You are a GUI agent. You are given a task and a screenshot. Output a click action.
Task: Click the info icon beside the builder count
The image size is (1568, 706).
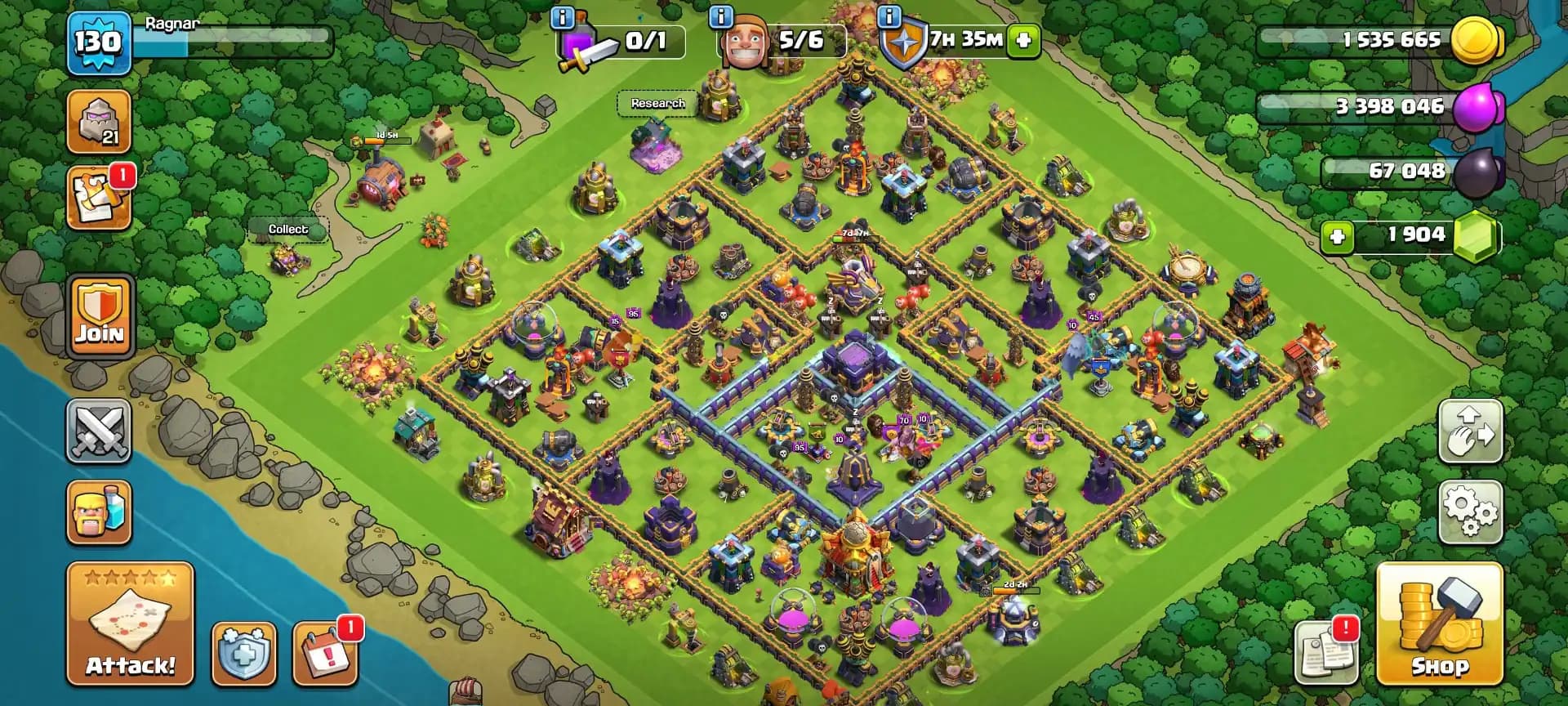pos(719,17)
